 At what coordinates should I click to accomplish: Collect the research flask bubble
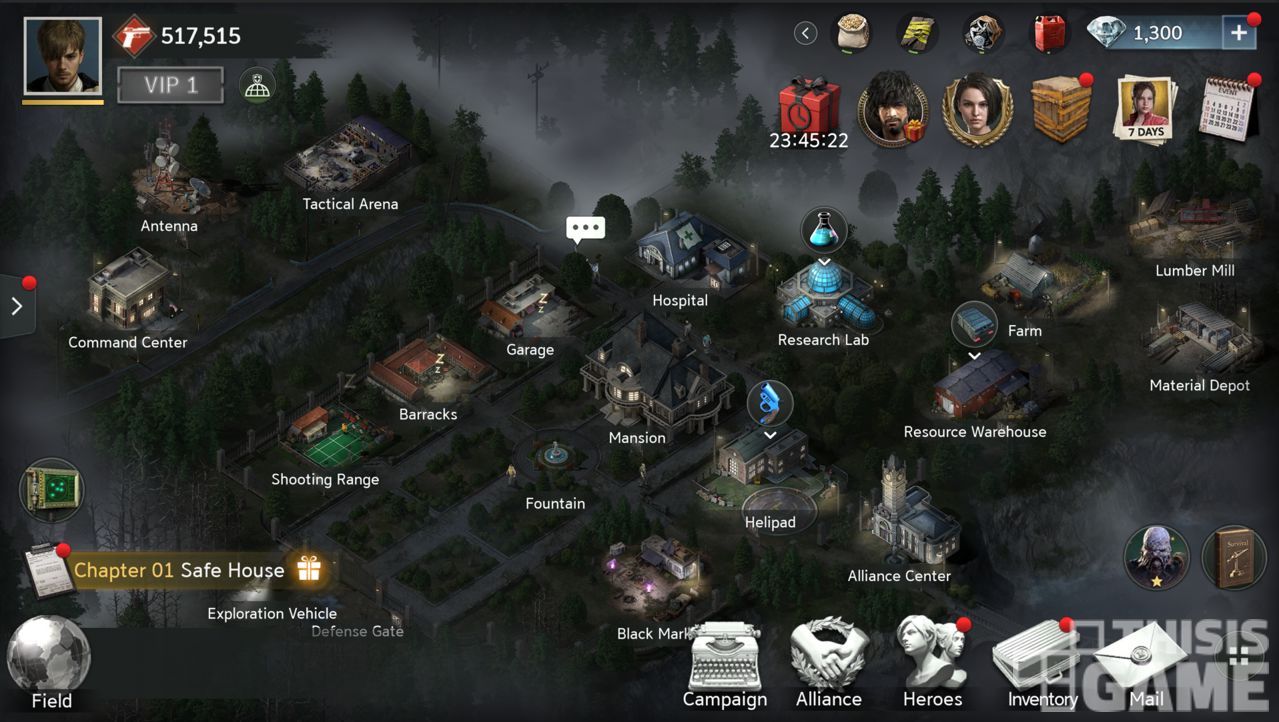pyautogui.click(x=823, y=232)
